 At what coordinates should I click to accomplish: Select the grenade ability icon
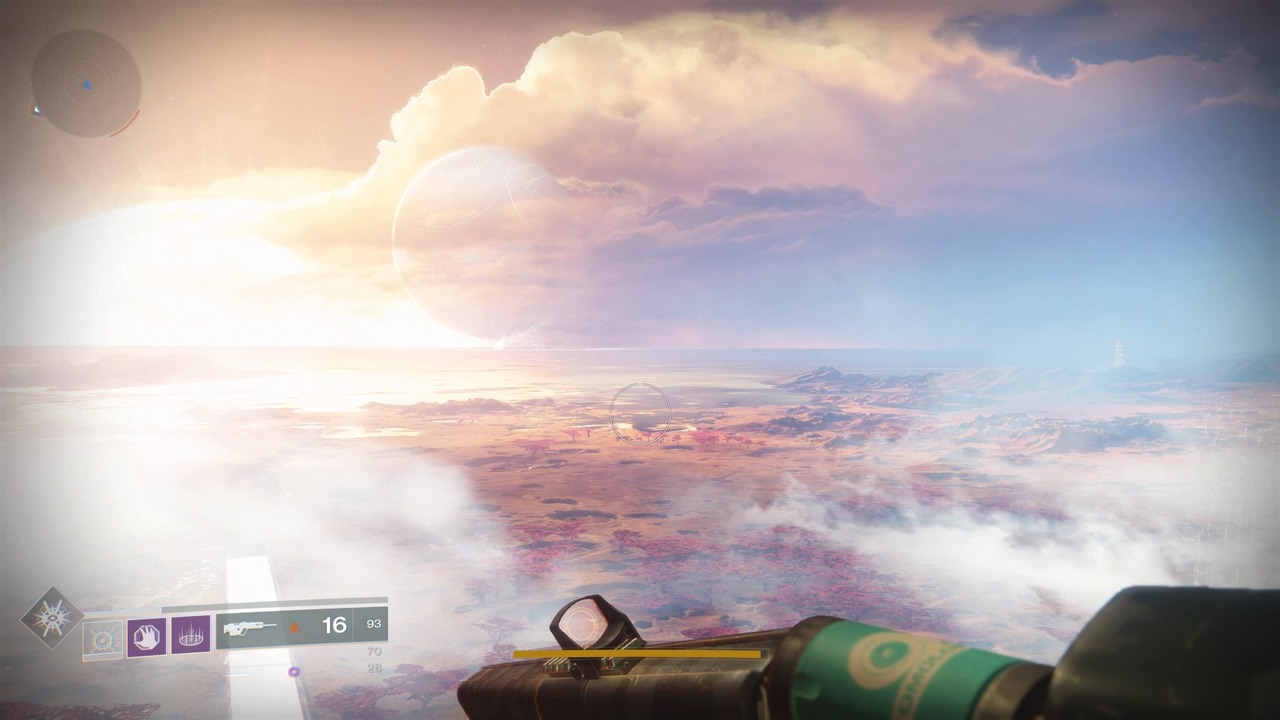click(x=102, y=638)
